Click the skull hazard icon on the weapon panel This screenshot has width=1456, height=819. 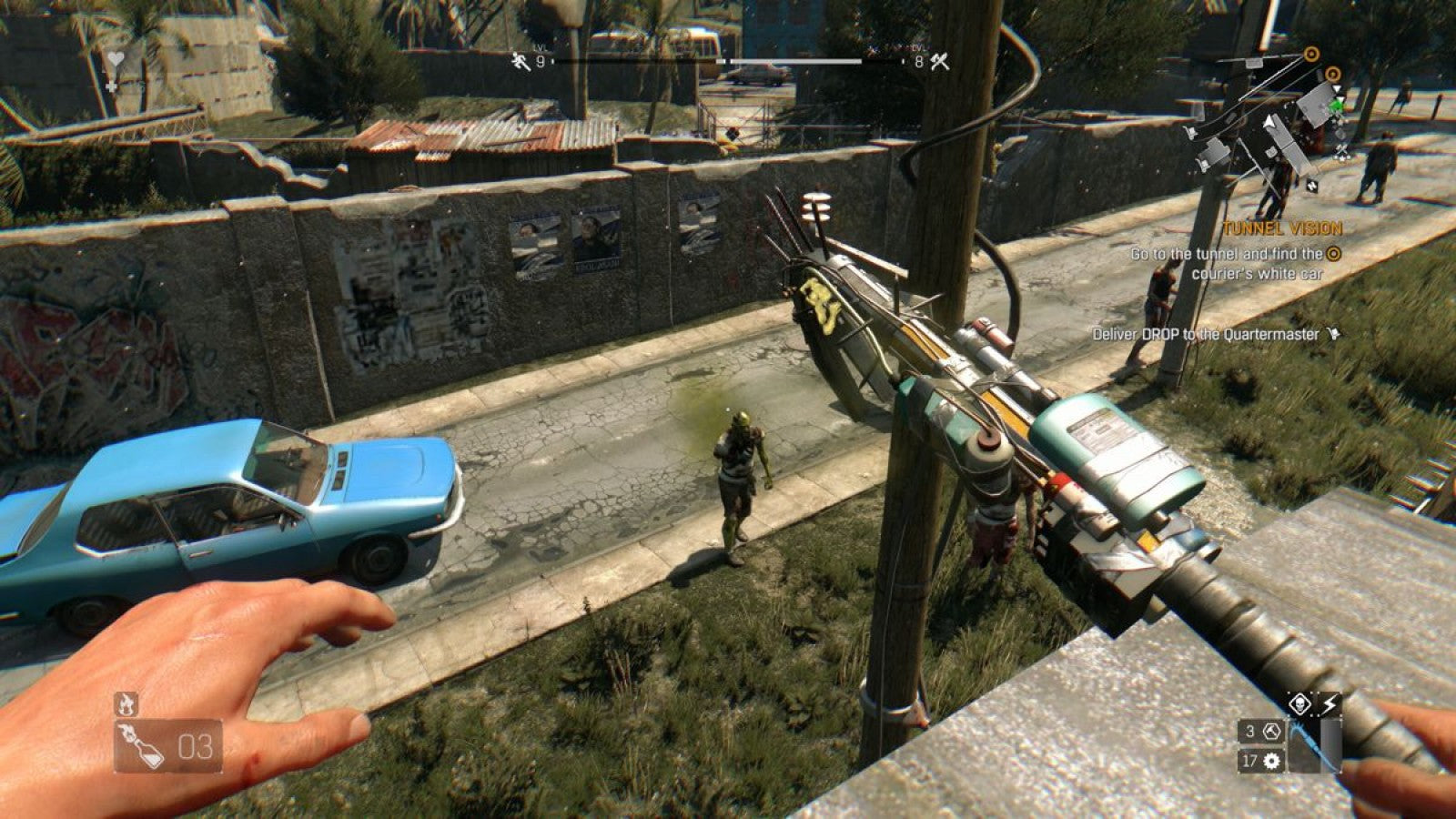click(x=1299, y=703)
